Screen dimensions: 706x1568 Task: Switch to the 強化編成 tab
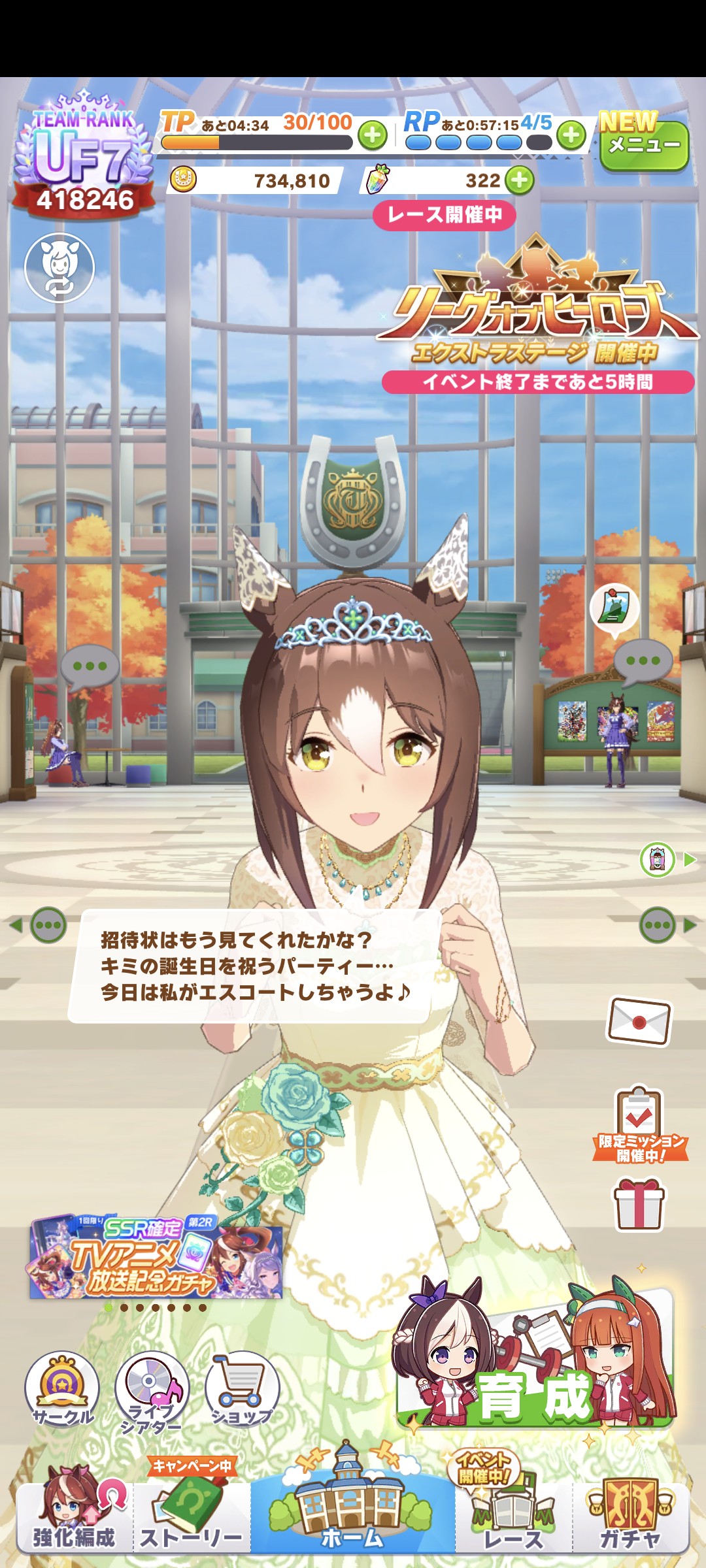click(x=74, y=1517)
